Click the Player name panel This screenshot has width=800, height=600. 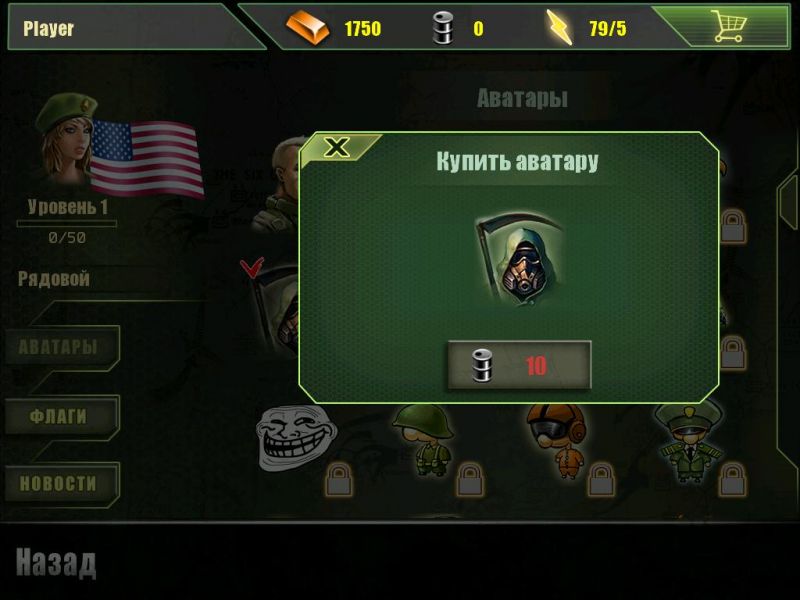[x=120, y=28]
